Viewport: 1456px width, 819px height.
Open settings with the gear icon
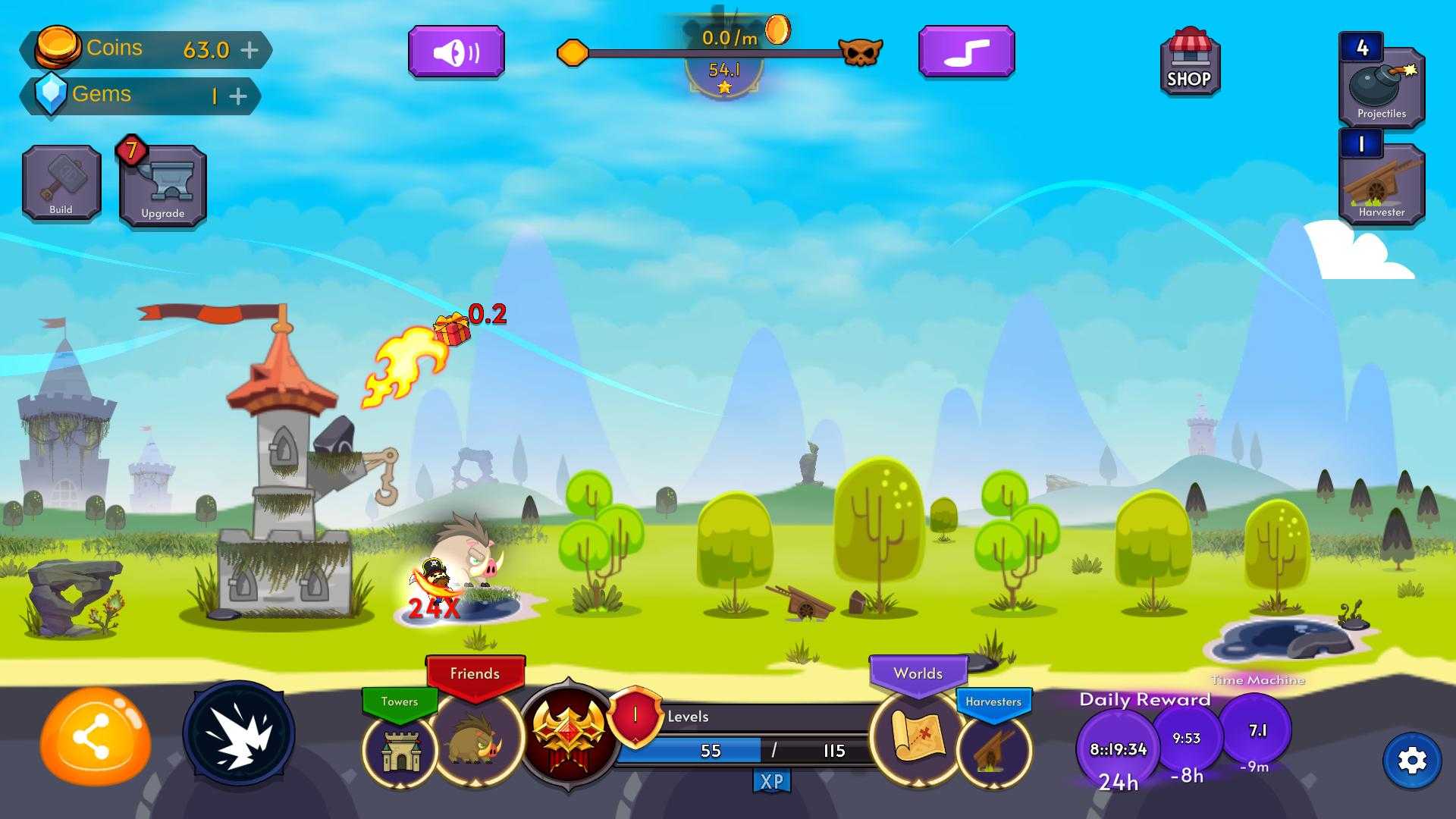coord(1412,761)
